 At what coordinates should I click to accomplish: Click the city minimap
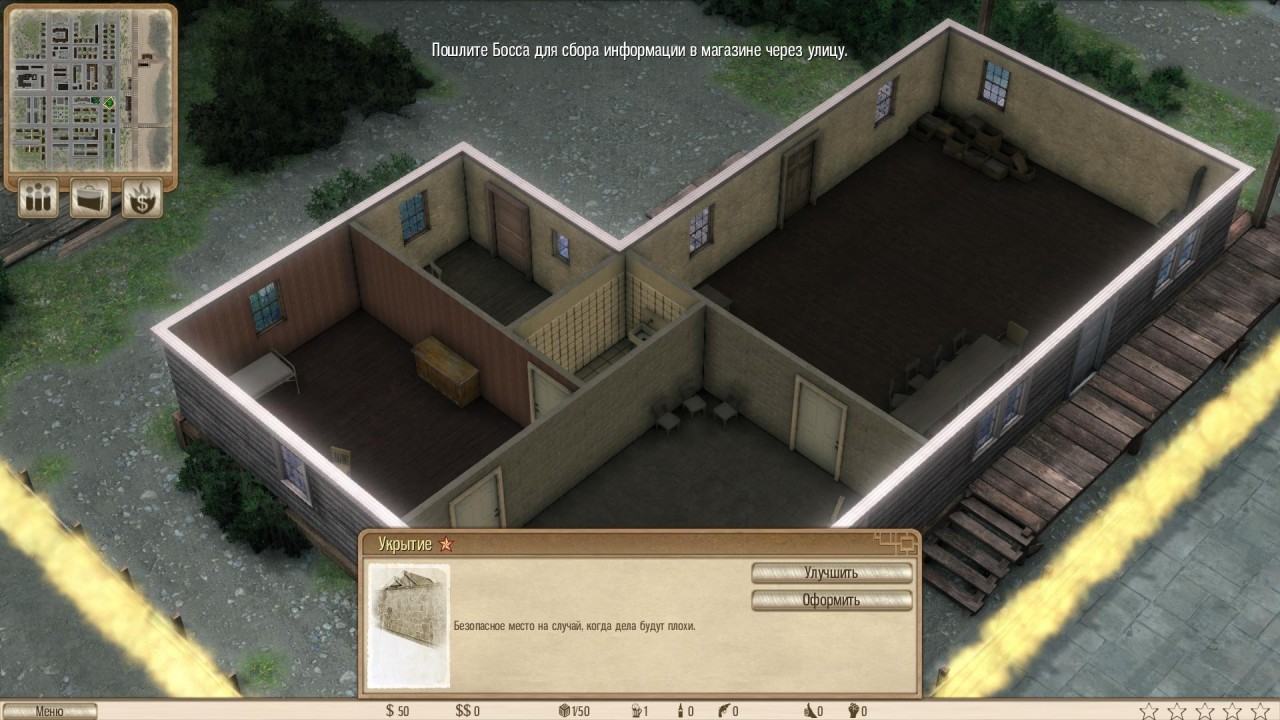pos(92,90)
